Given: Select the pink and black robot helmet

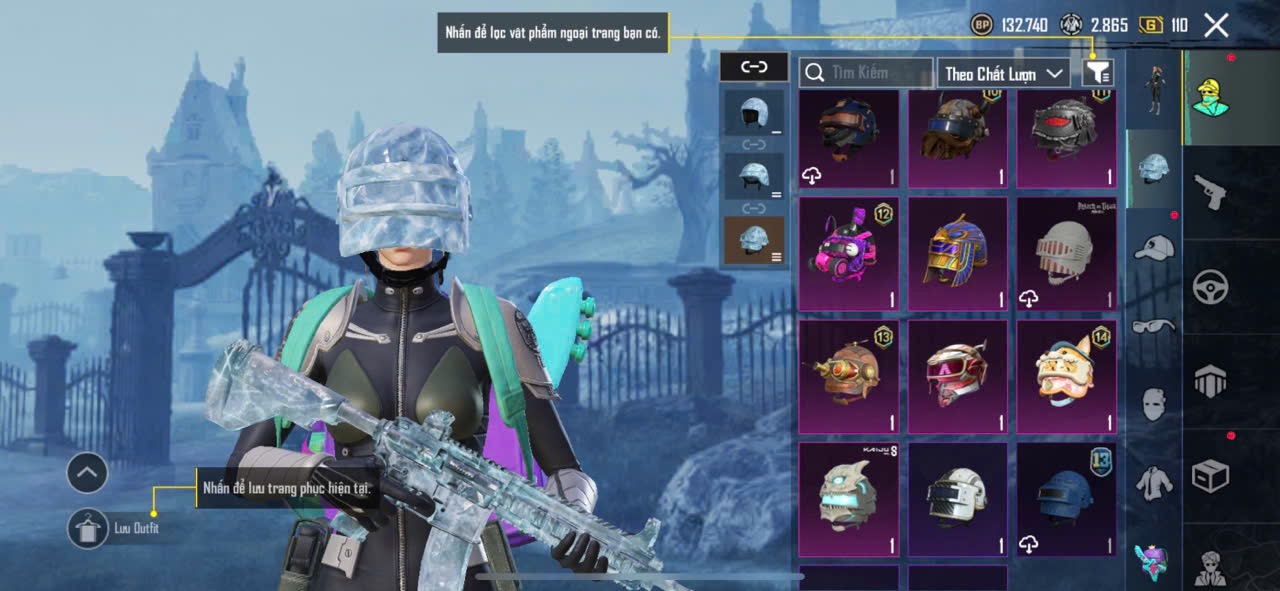Looking at the screenshot, I should 849,254.
